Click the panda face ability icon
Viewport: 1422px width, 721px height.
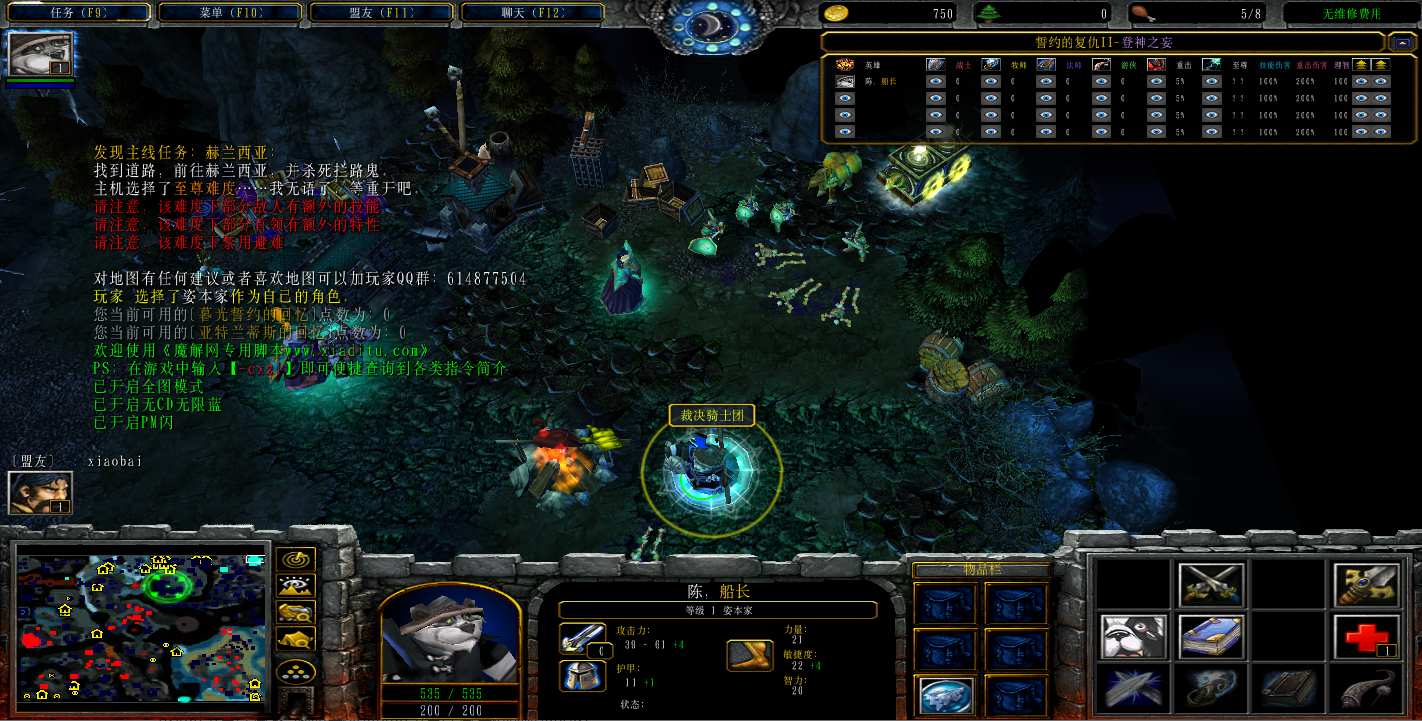[1135, 637]
